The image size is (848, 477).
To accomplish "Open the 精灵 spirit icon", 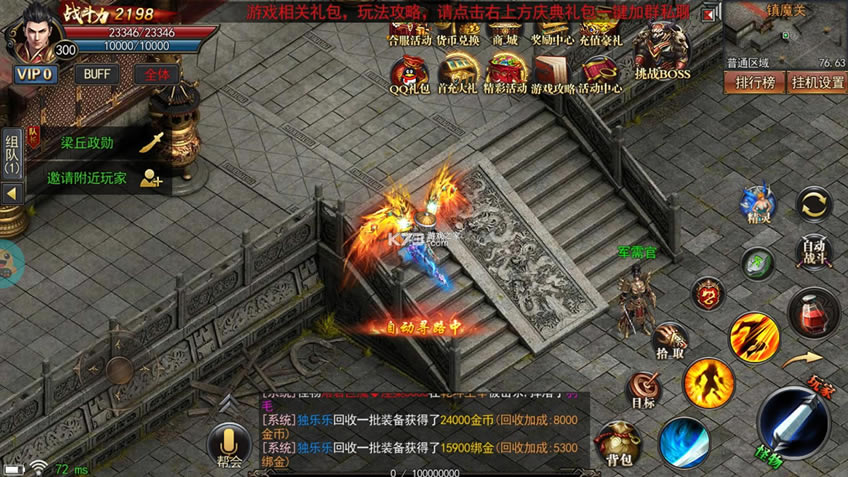I will [x=758, y=205].
